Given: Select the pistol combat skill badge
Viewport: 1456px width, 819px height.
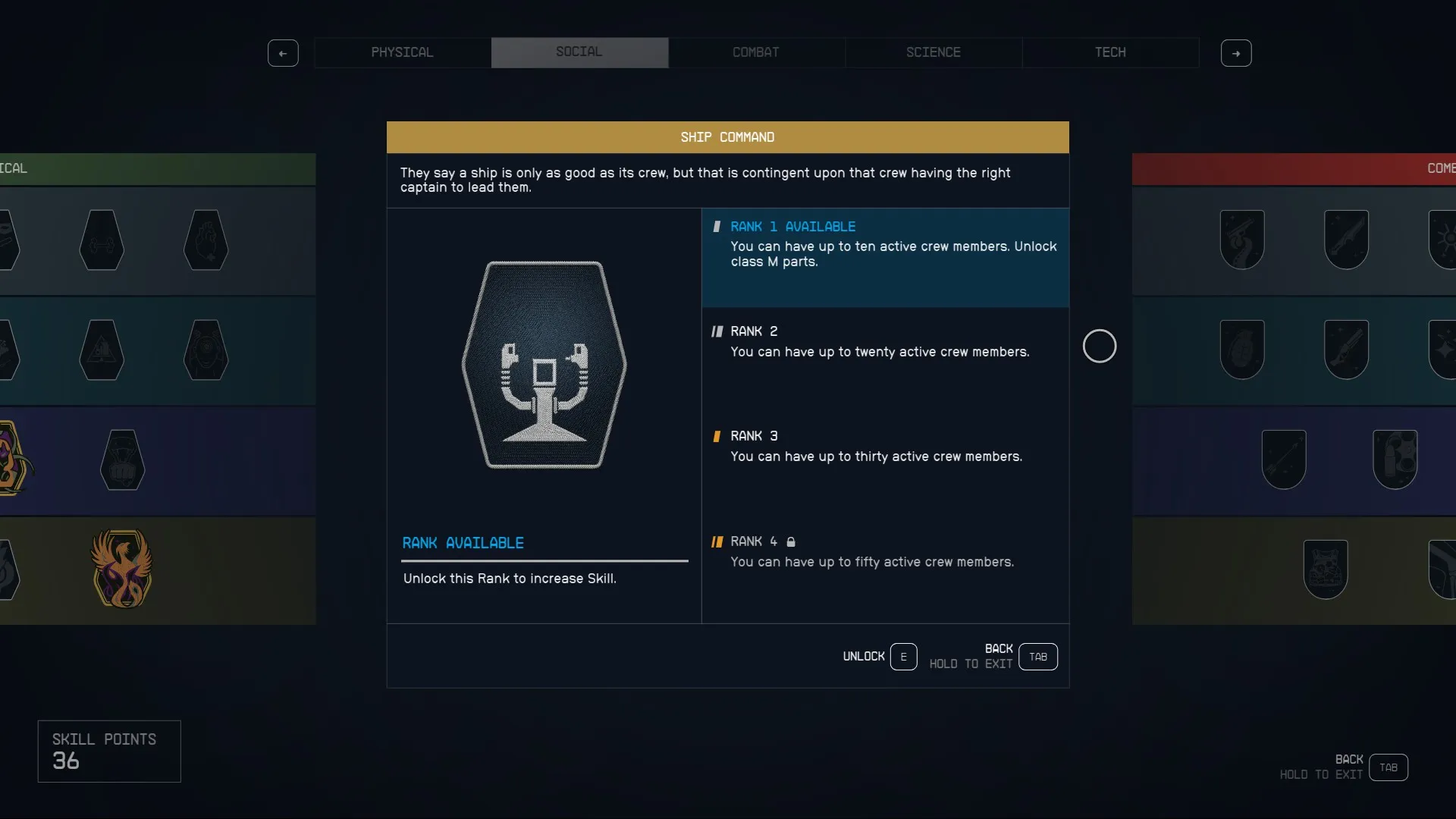Looking at the screenshot, I should pos(1241,240).
